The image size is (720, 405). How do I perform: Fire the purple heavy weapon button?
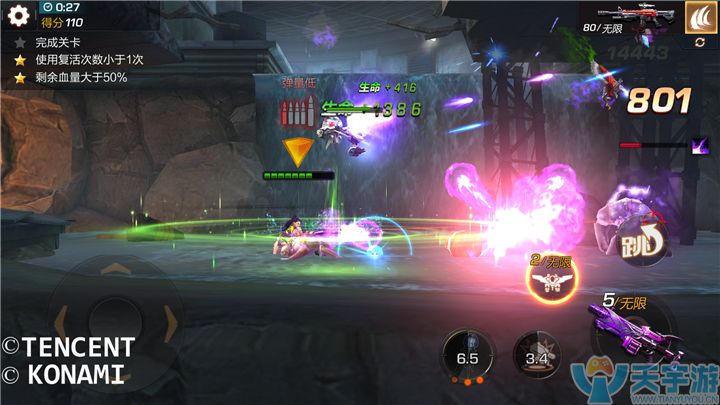[627, 330]
